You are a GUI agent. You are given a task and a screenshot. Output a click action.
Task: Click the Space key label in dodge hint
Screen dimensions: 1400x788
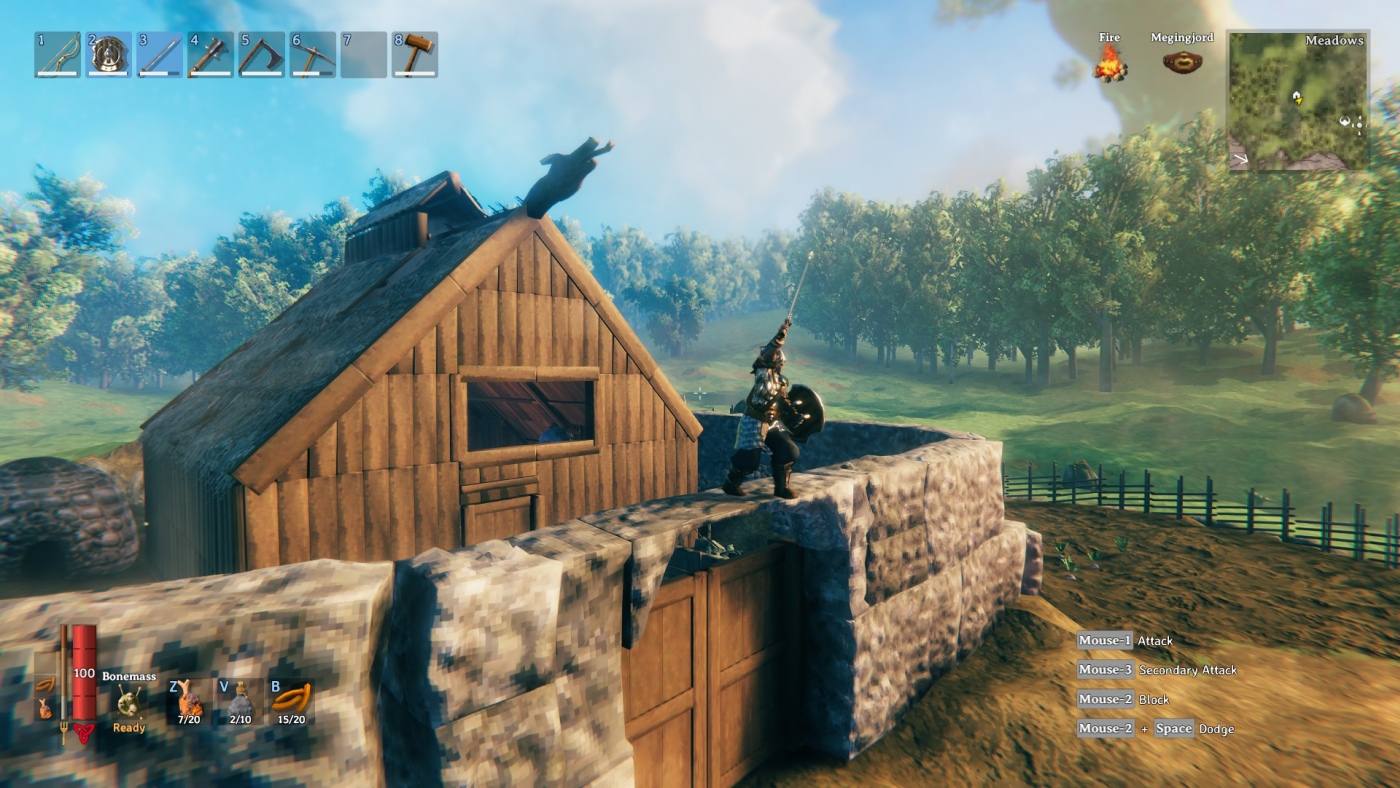1172,728
